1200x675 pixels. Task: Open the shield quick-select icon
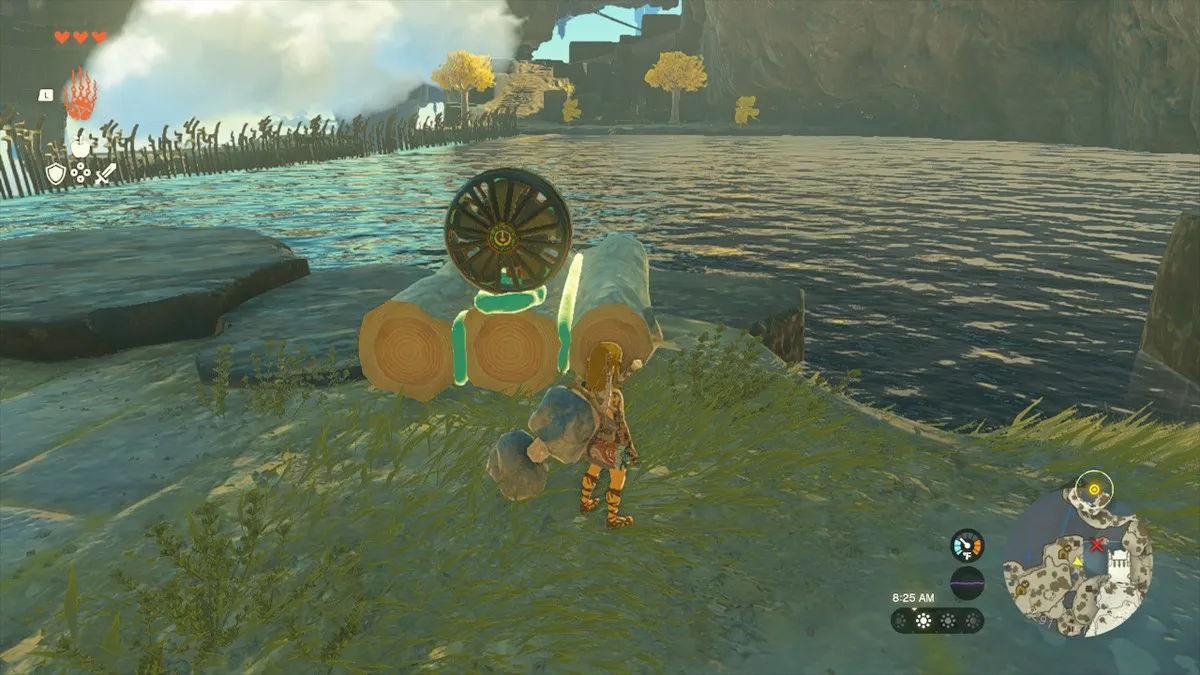click(x=56, y=174)
